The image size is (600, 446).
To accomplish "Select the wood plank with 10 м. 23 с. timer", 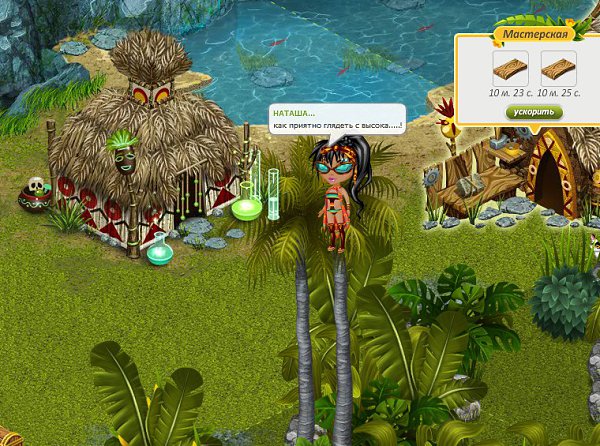I will coord(508,69).
